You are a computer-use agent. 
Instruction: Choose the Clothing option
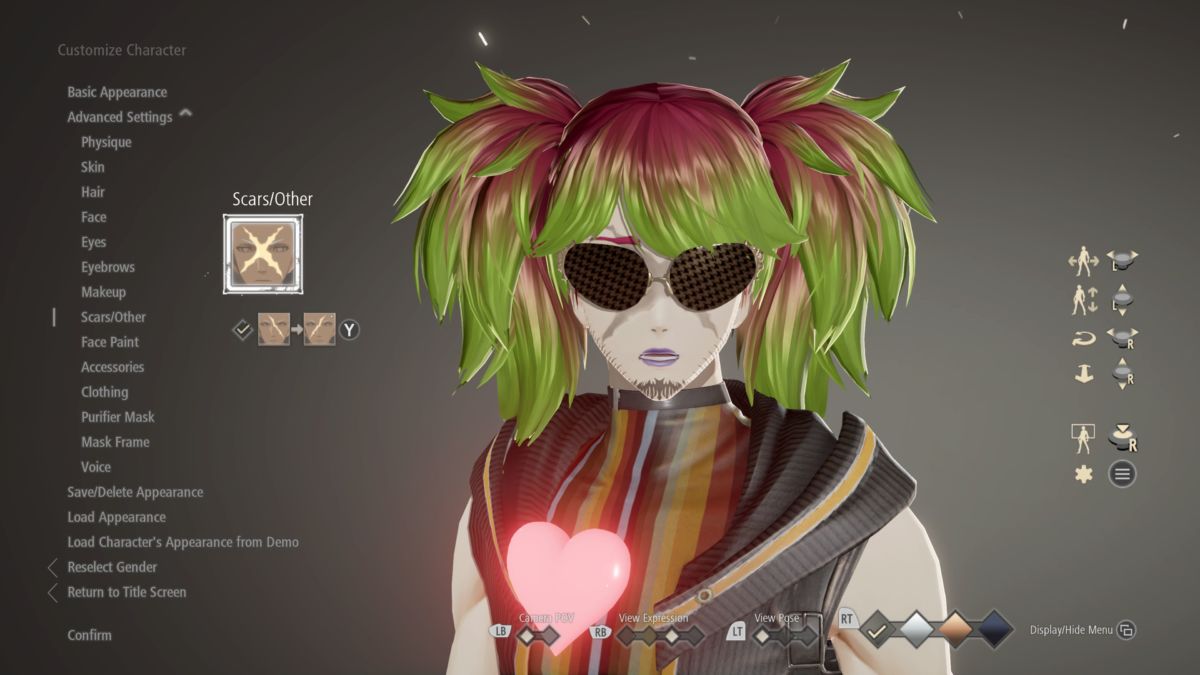pyautogui.click(x=105, y=392)
